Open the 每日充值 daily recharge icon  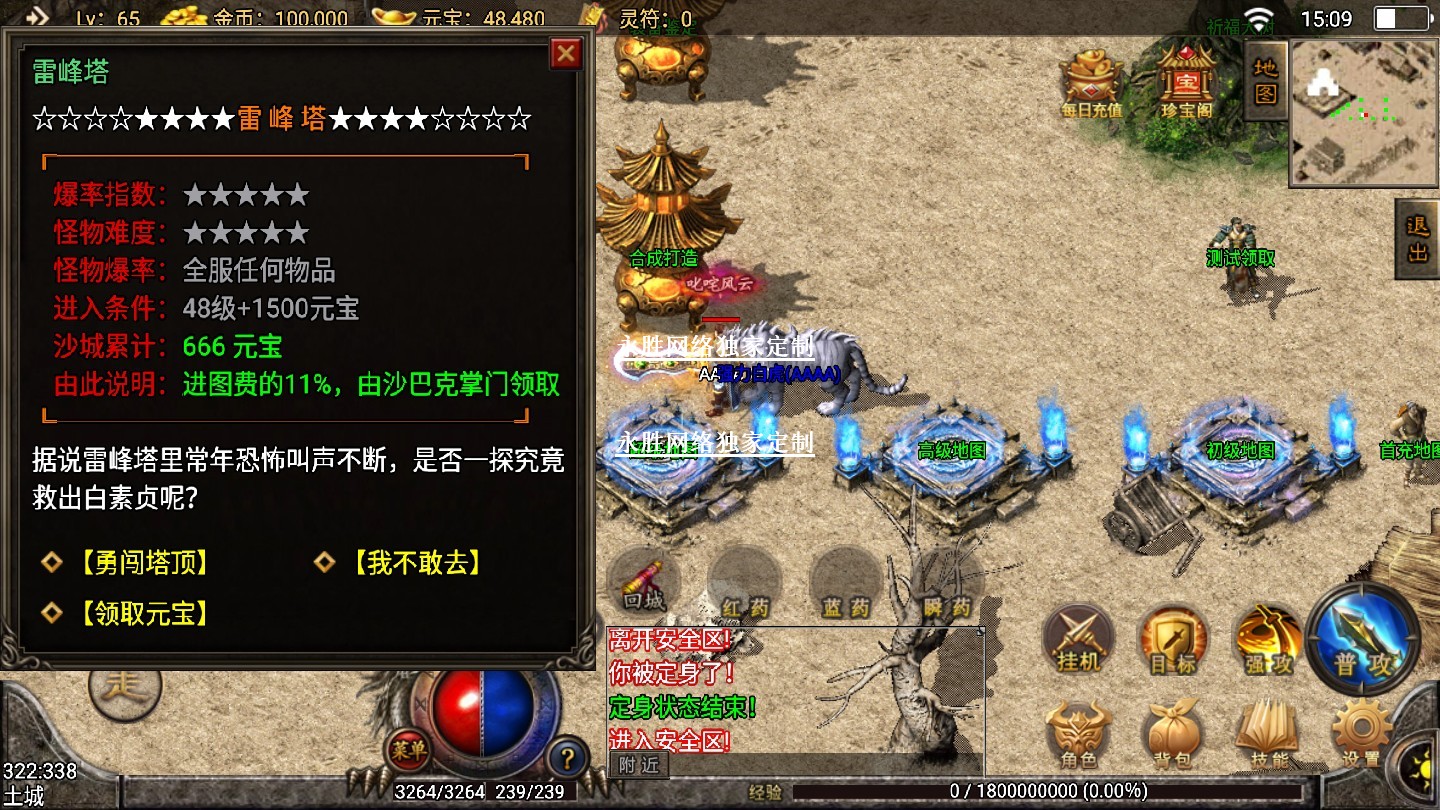pyautogui.click(x=1092, y=81)
